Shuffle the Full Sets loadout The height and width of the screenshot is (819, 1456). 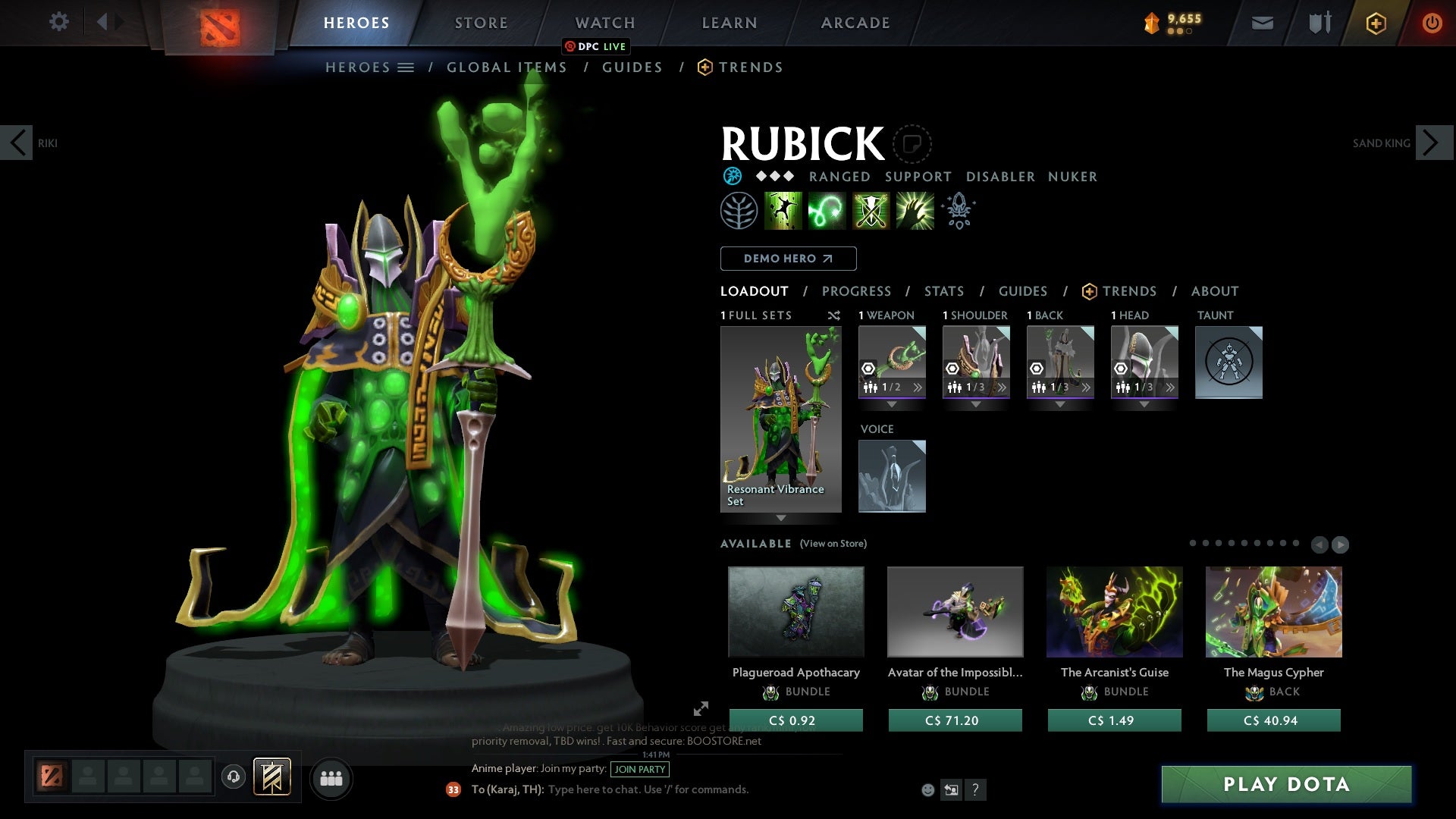click(832, 315)
